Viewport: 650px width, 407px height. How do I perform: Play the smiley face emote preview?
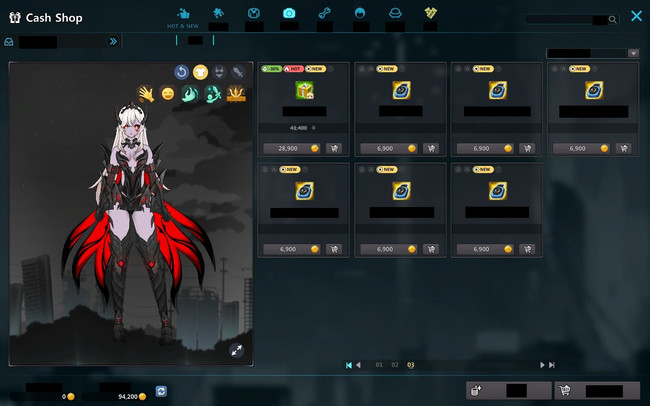tap(168, 94)
